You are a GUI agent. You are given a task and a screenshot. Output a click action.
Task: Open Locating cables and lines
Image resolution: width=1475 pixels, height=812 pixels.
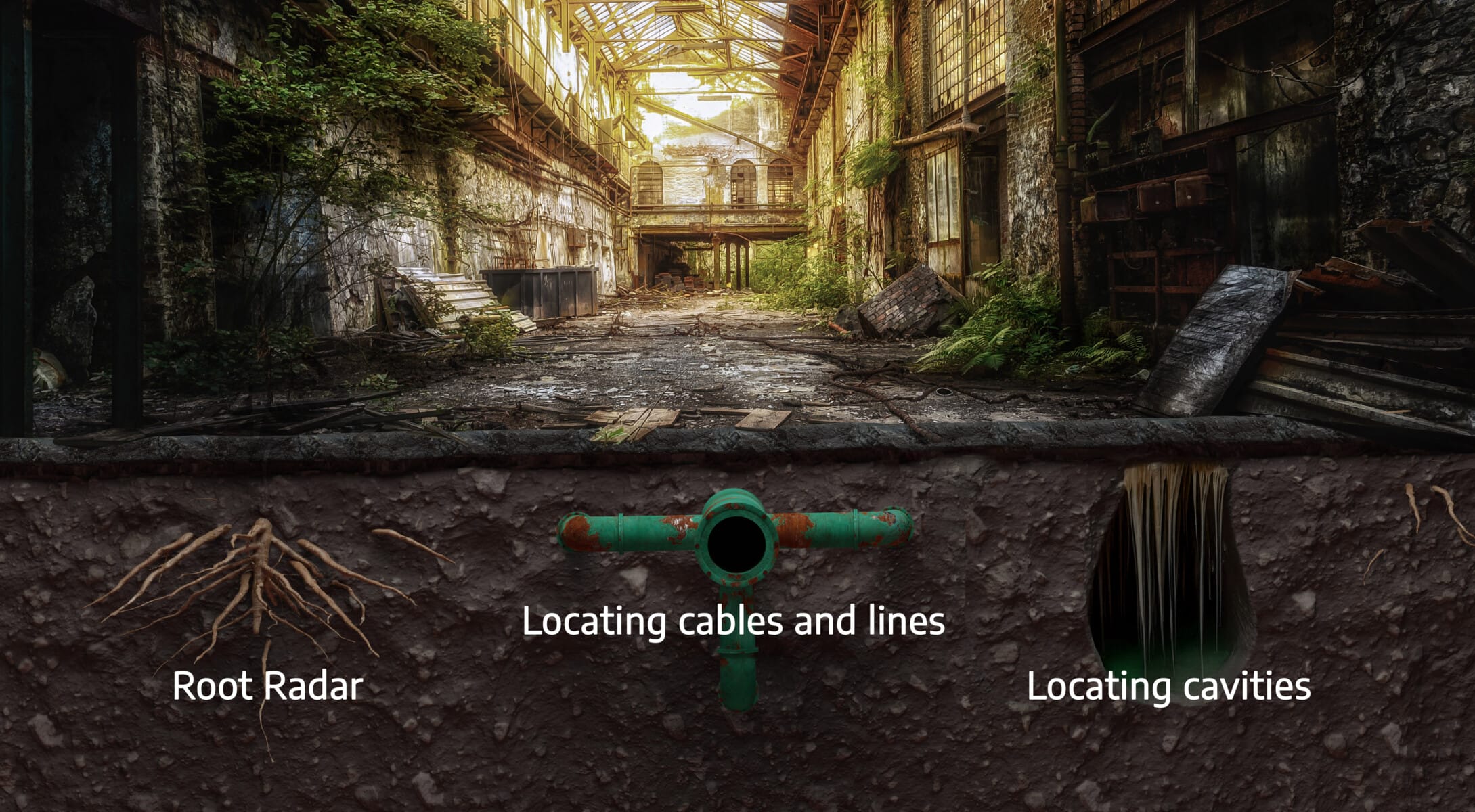tap(733, 621)
